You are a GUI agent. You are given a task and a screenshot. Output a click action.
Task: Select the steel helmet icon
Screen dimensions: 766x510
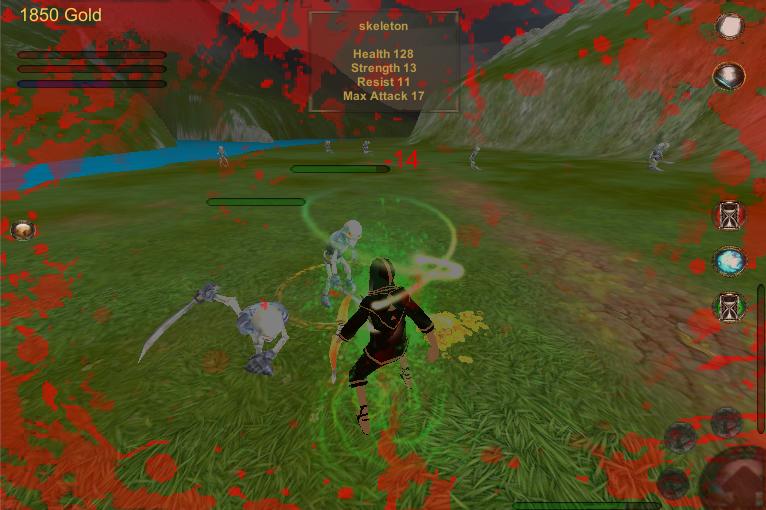[729, 76]
